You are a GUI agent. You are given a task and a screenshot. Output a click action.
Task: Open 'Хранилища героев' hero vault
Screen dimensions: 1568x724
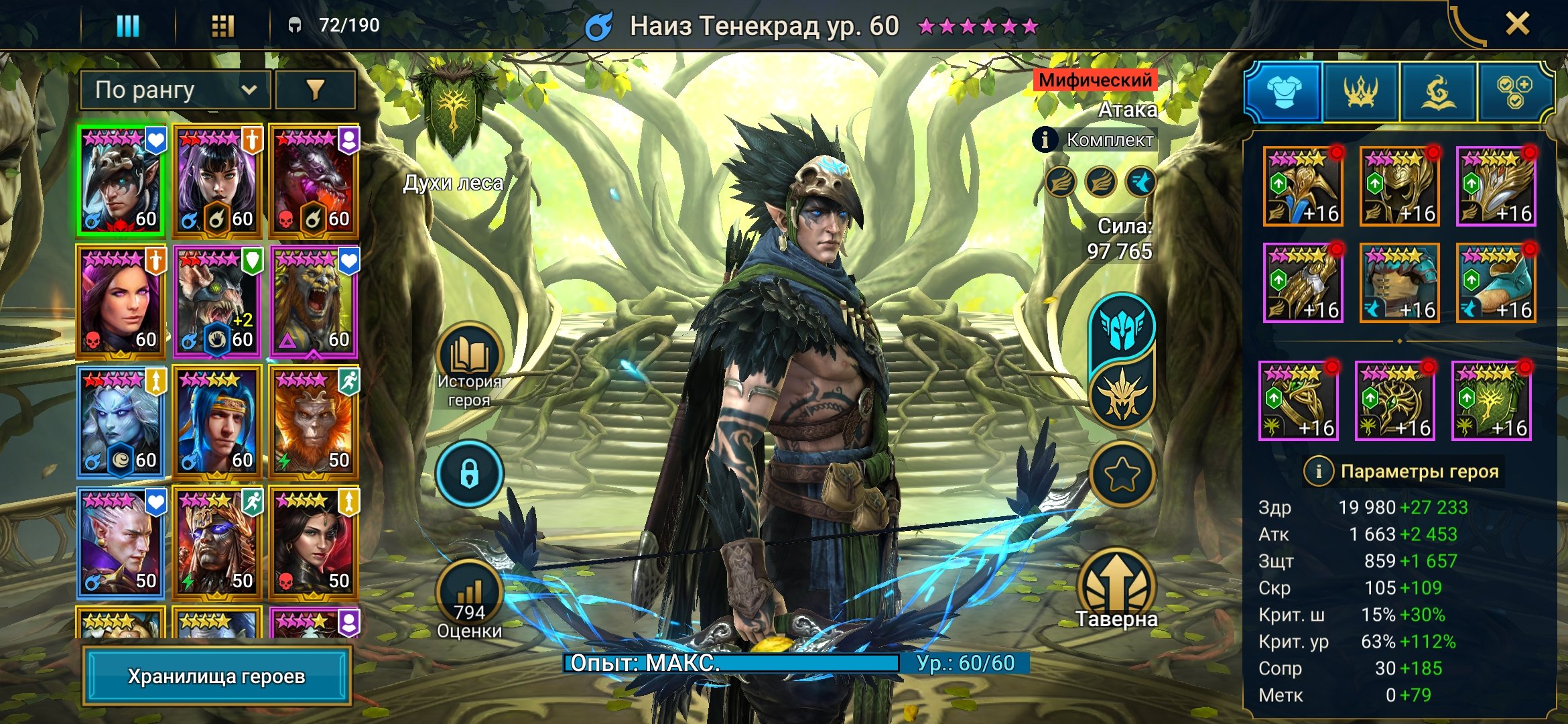(216, 676)
